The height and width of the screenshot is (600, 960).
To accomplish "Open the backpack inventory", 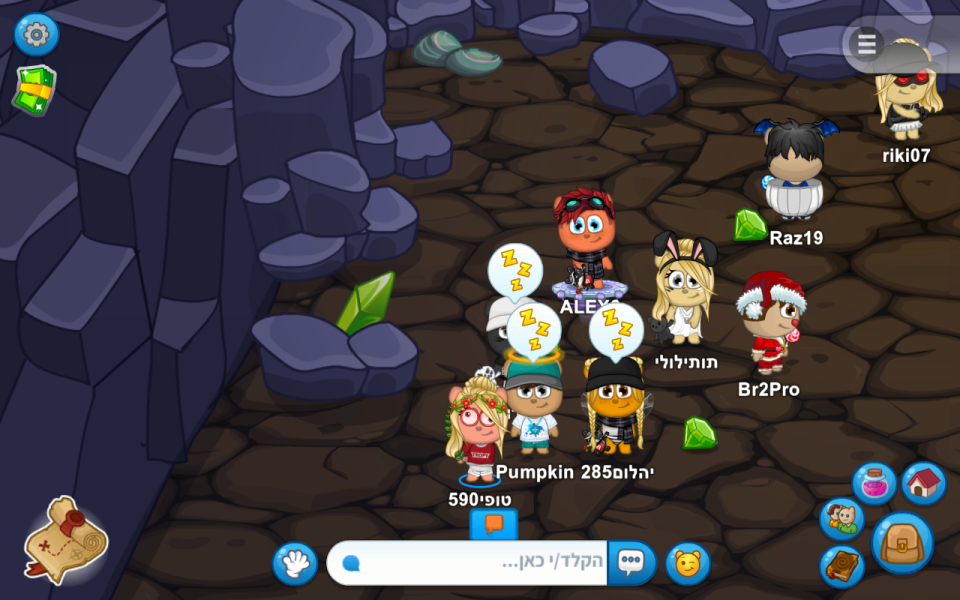I will (x=903, y=543).
